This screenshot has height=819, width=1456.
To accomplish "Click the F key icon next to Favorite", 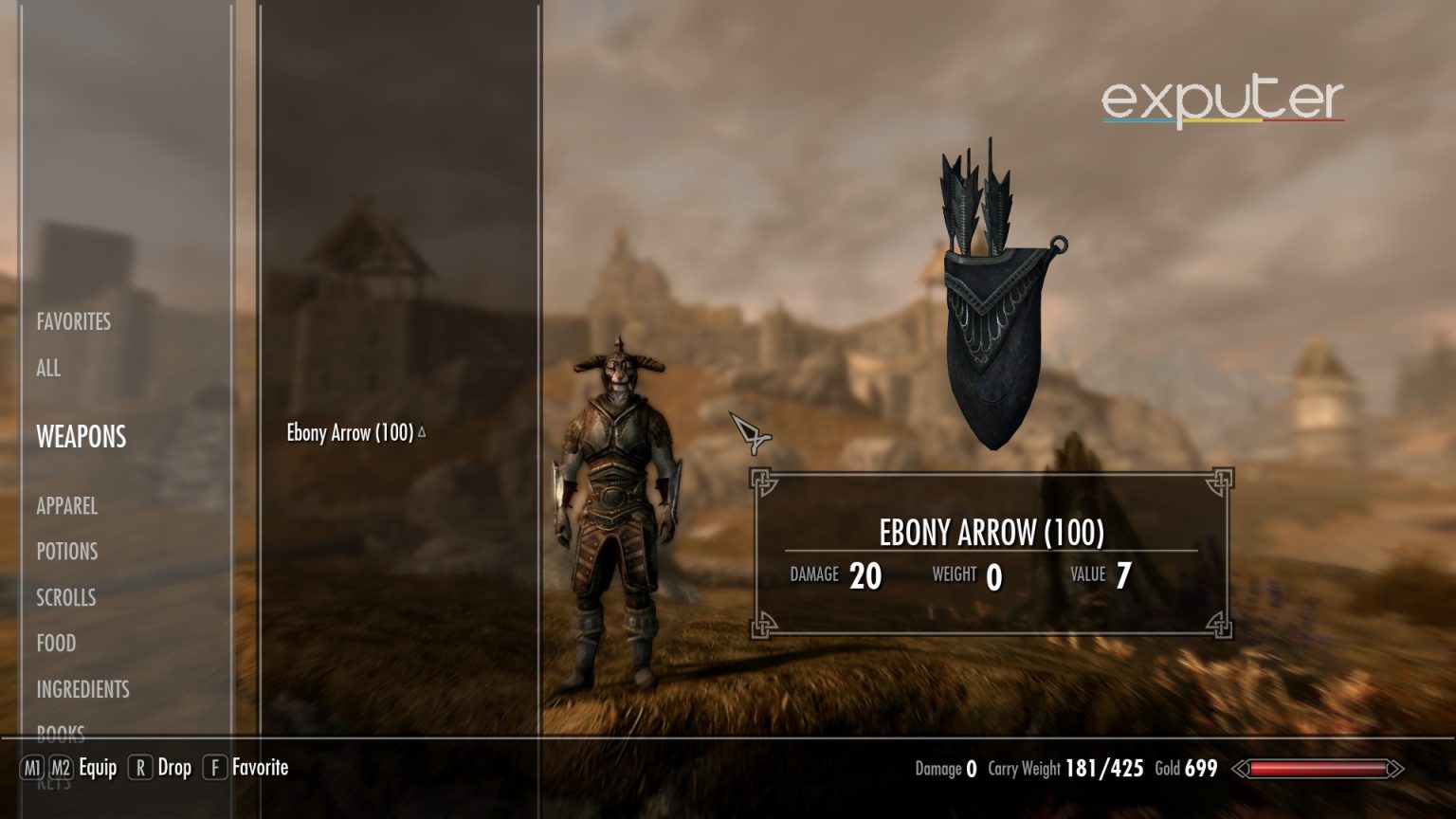I will pos(214,769).
